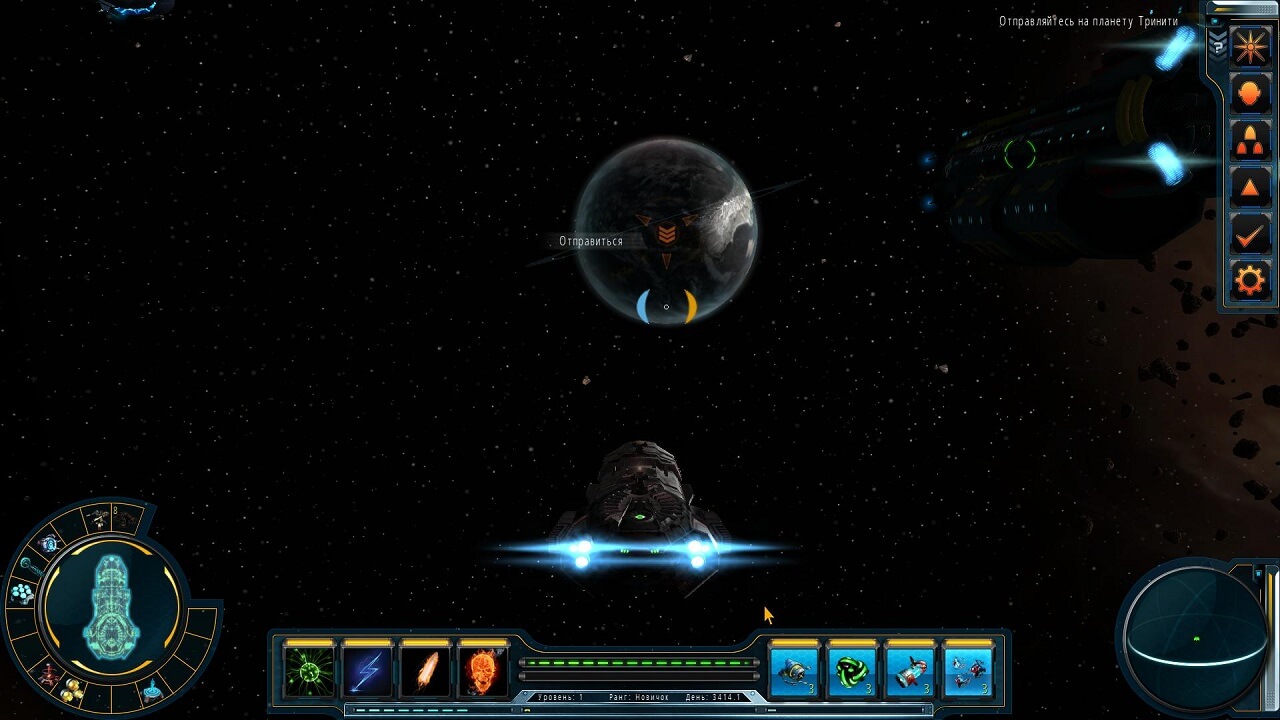The width and height of the screenshot is (1280, 720).
Task: Activate the flaming skull ability
Action: pyautogui.click(x=483, y=670)
